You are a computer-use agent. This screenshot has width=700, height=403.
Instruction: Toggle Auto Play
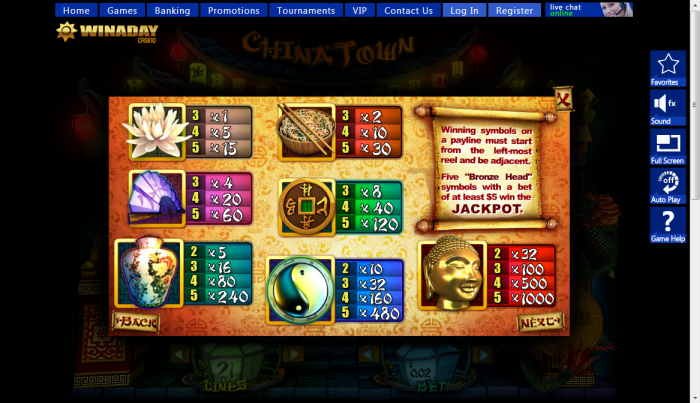(667, 185)
